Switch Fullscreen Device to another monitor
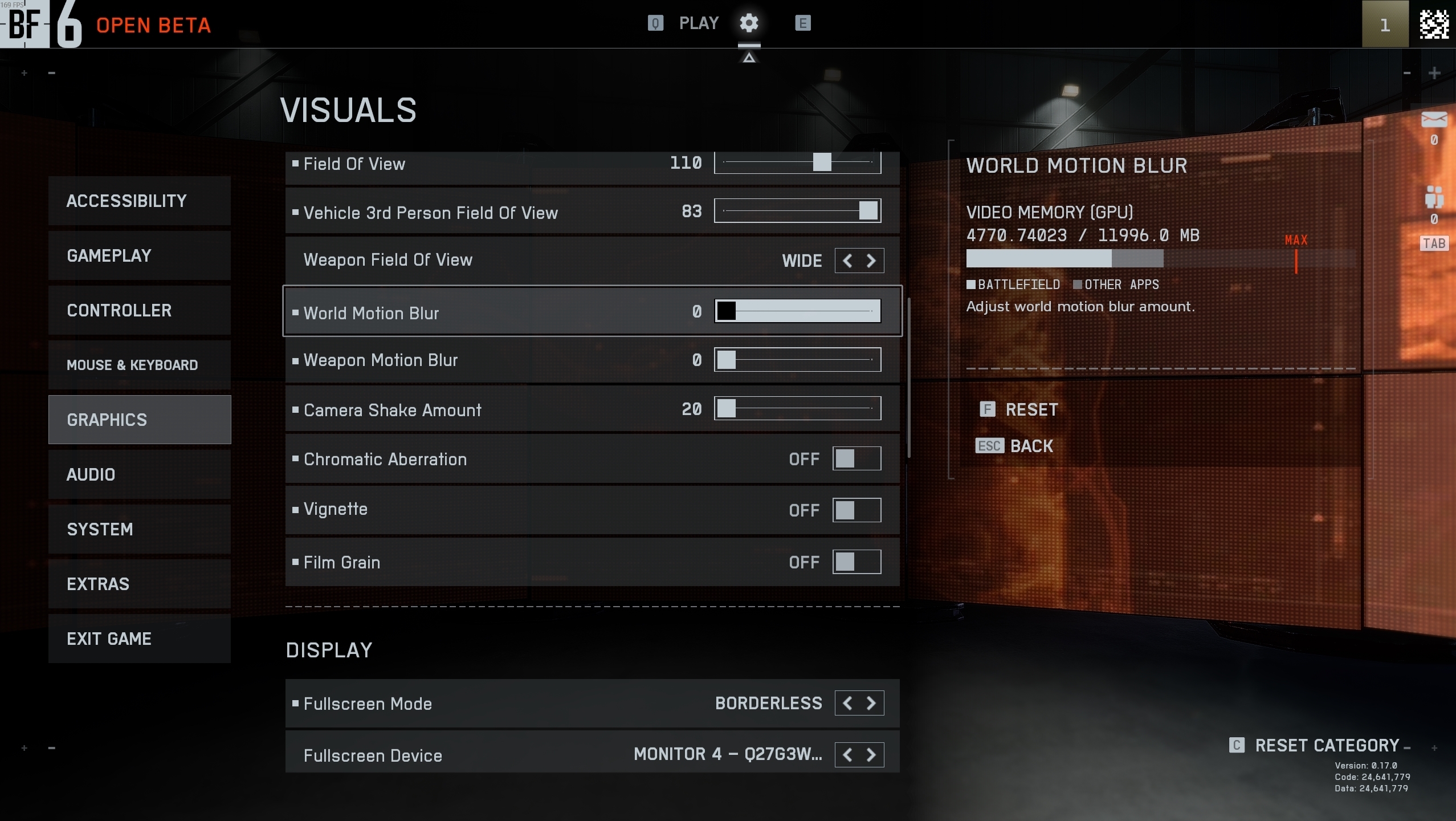This screenshot has height=821, width=1456. click(871, 754)
